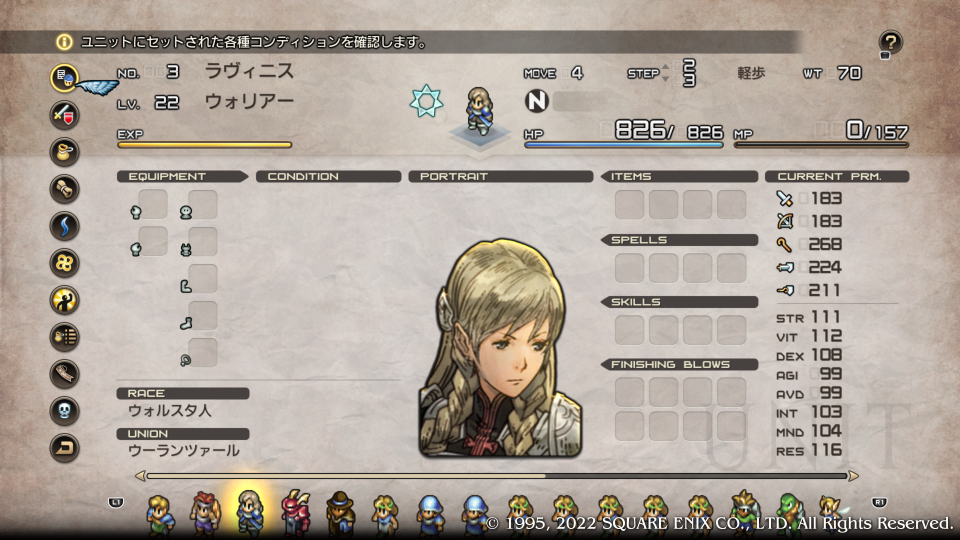960x540 pixels.
Task: Click the question mark help button
Action: [890, 43]
